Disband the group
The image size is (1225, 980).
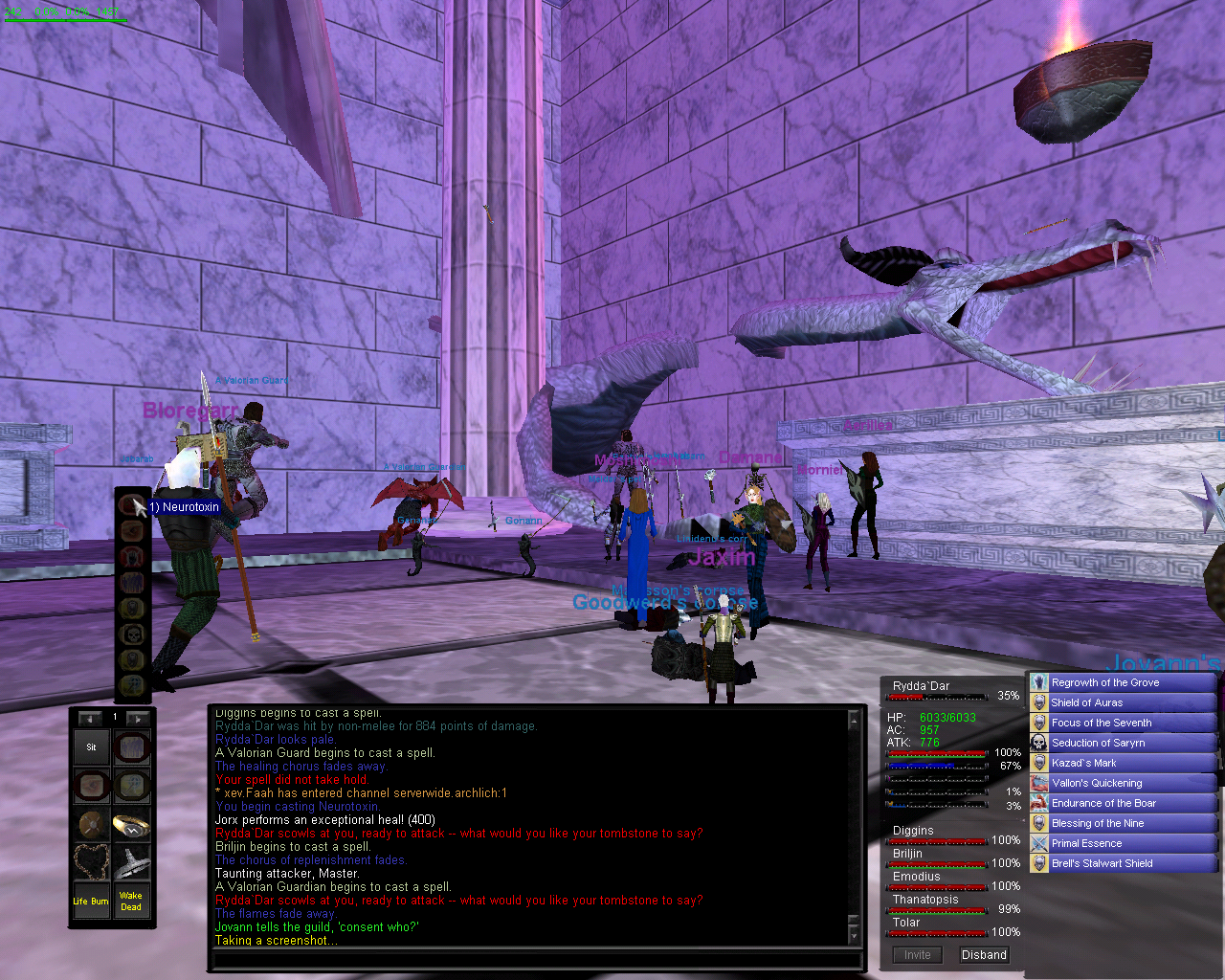point(984,955)
